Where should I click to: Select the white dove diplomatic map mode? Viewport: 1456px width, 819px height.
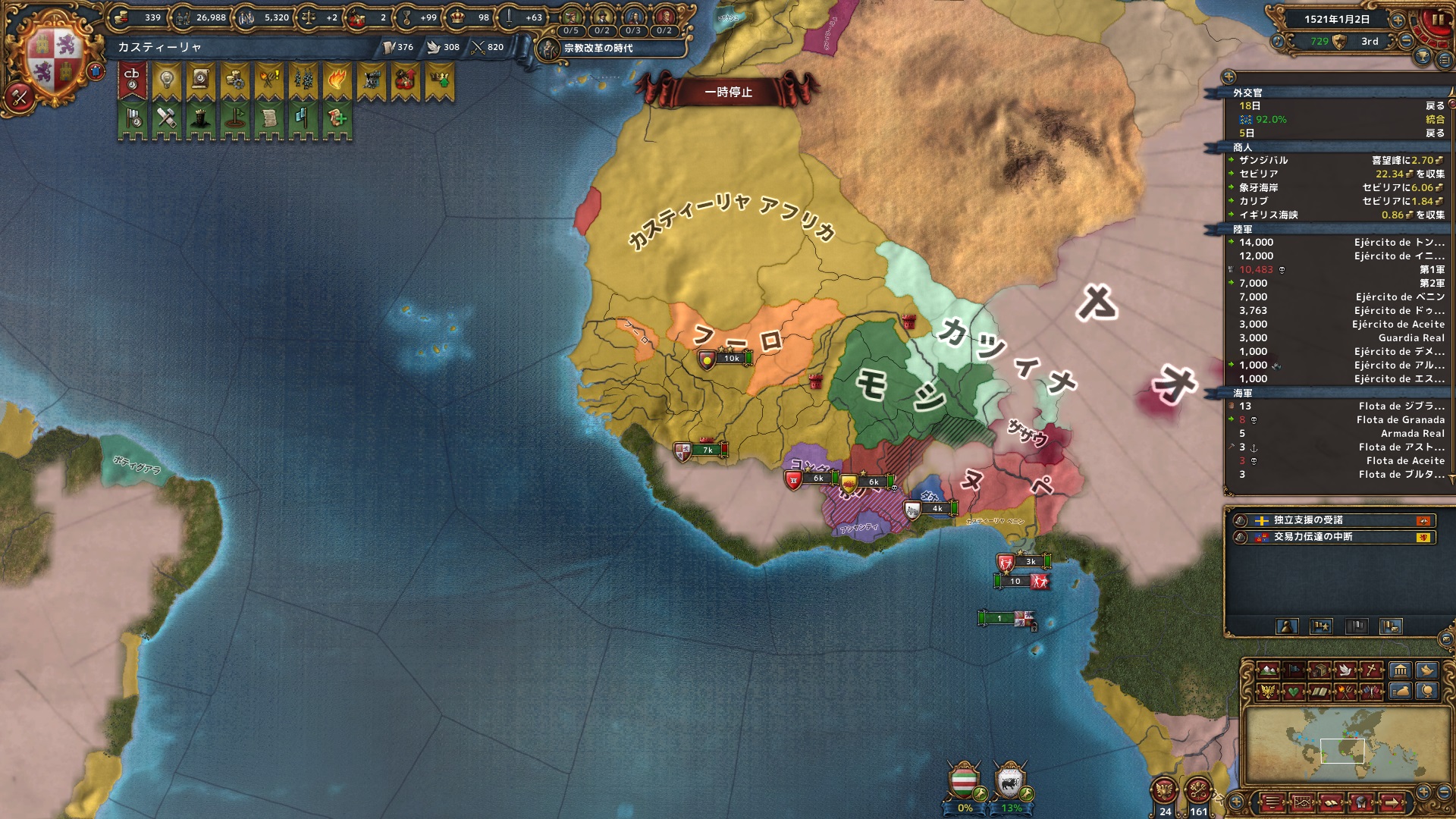(x=1346, y=670)
